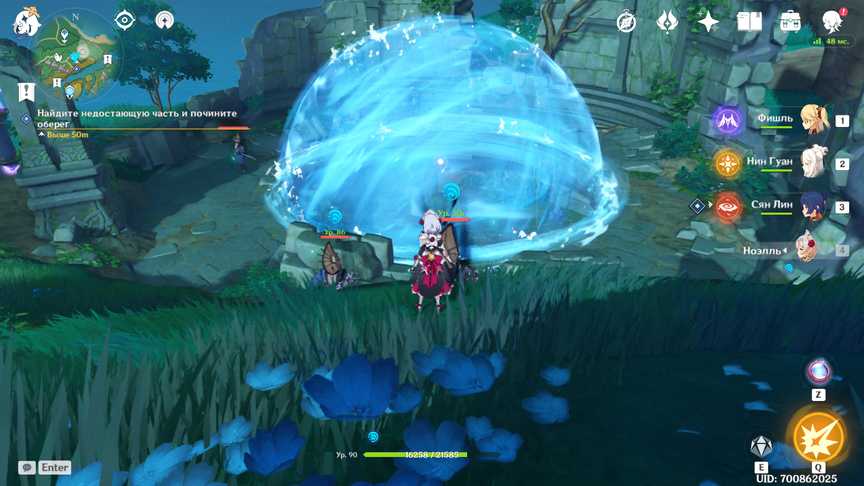
Task: Open the chat box speech bubble
Action: pyautogui.click(x=27, y=467)
